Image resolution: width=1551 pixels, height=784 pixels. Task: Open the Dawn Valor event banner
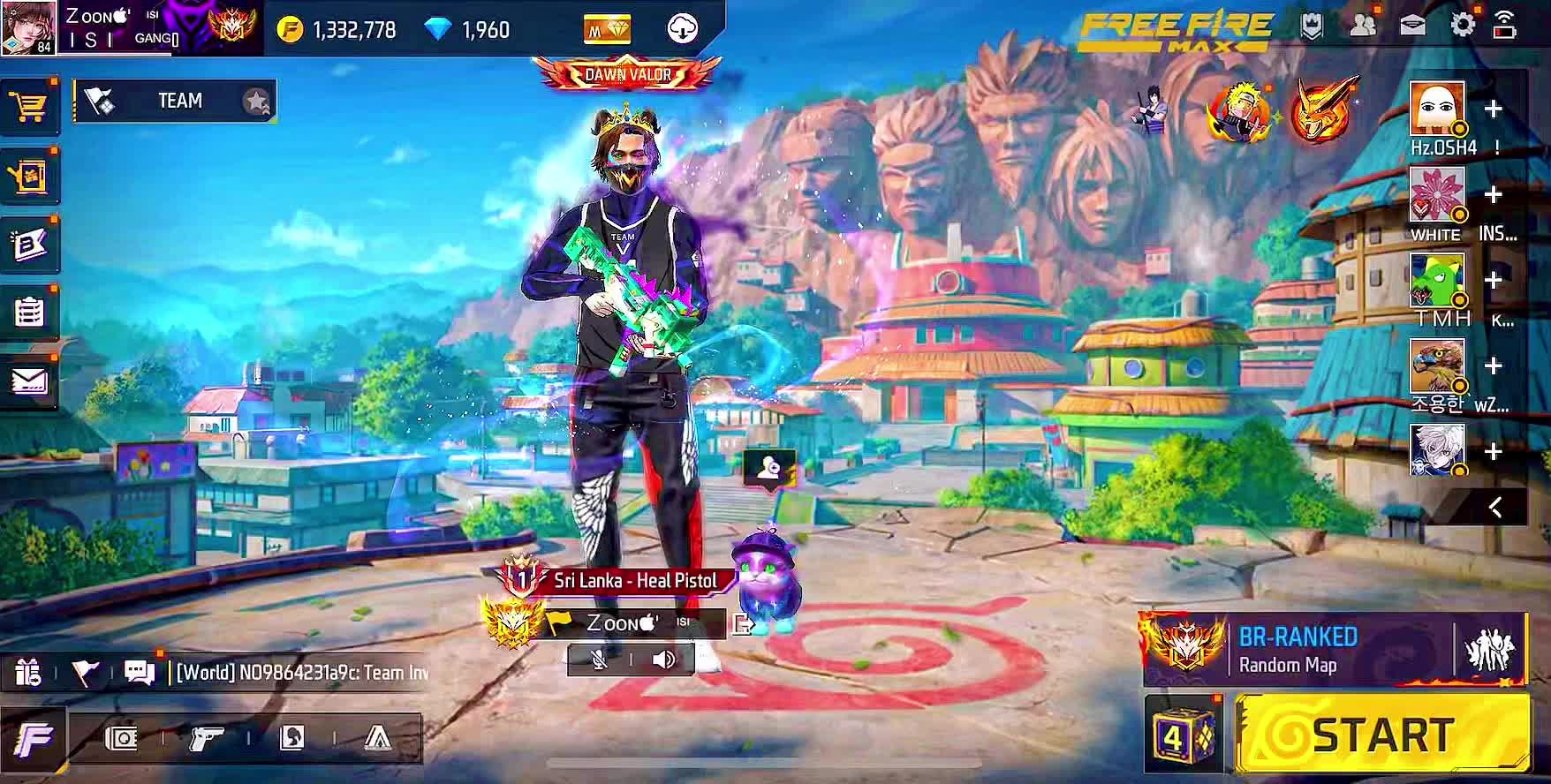[627, 74]
